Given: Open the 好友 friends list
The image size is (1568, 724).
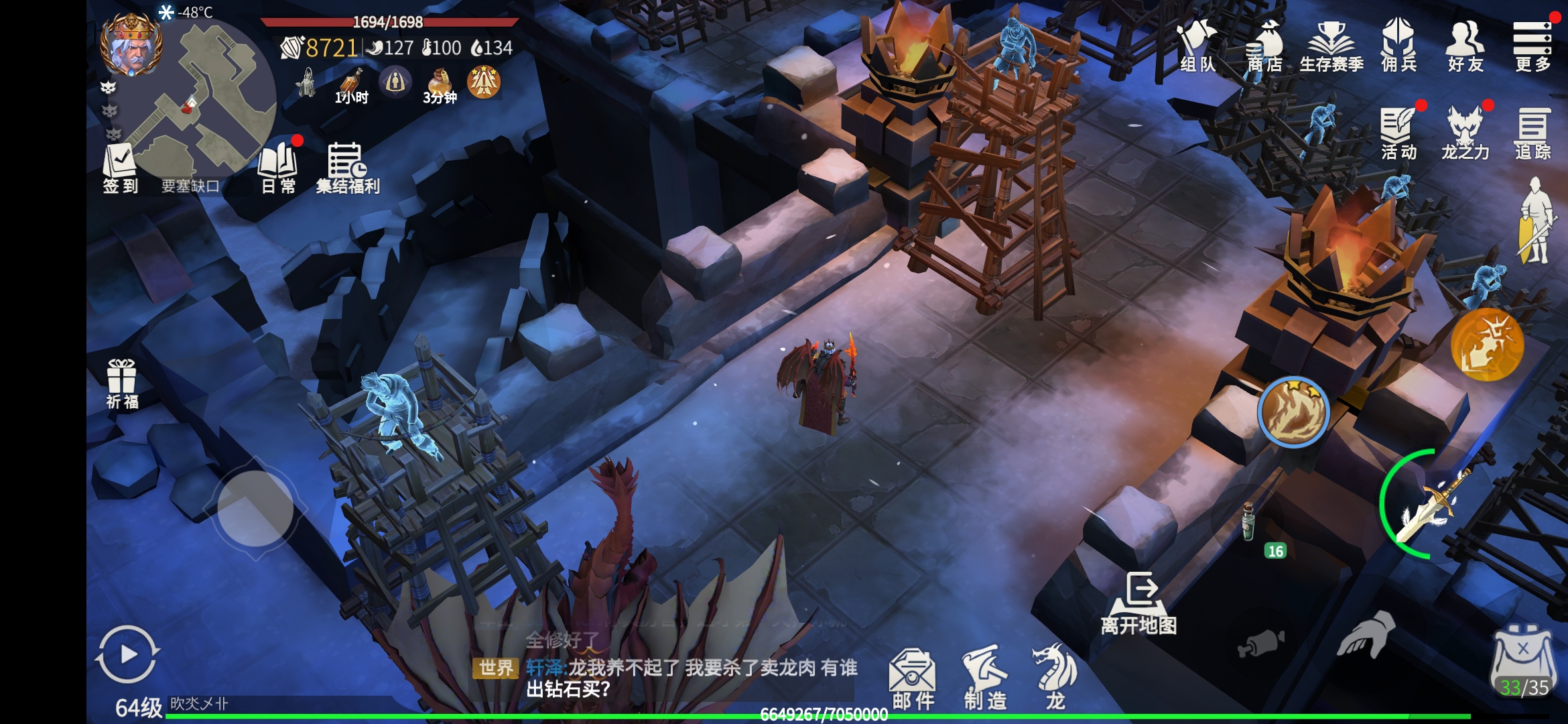Looking at the screenshot, I should point(1465,46).
